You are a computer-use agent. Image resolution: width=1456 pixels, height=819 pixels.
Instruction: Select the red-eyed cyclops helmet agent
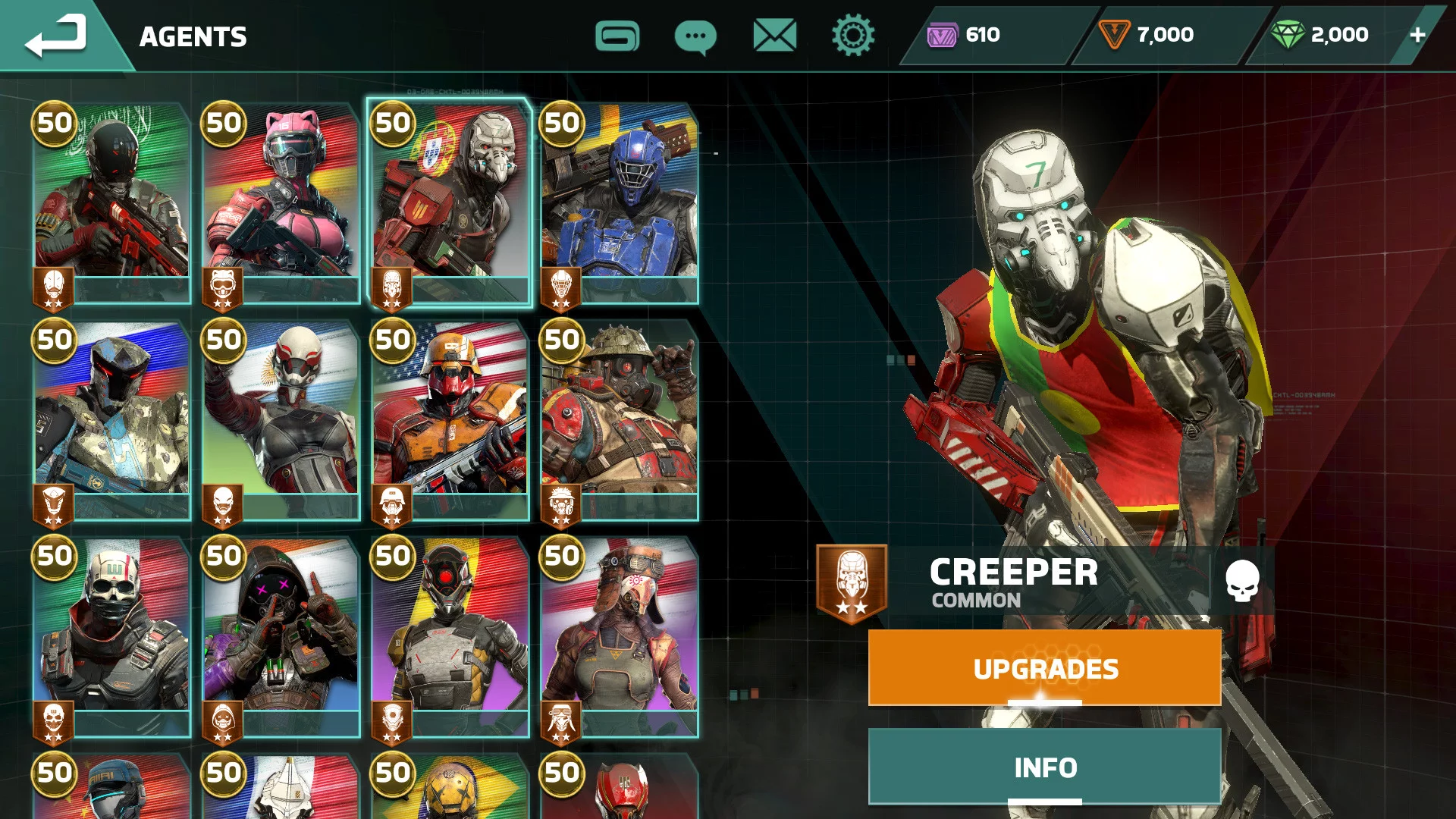pyautogui.click(x=450, y=634)
